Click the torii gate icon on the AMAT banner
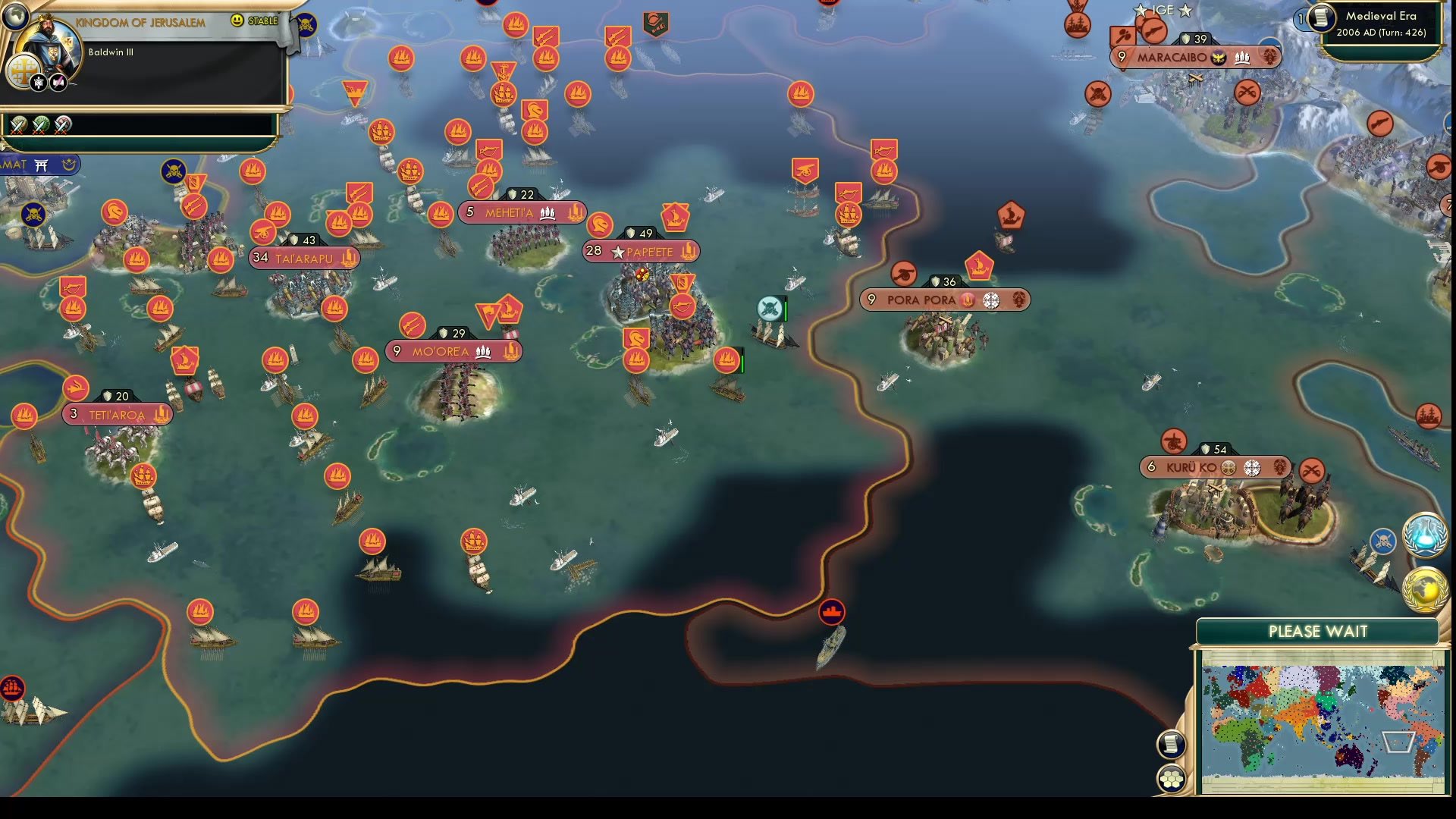Image resolution: width=1456 pixels, height=819 pixels. pos(42,164)
